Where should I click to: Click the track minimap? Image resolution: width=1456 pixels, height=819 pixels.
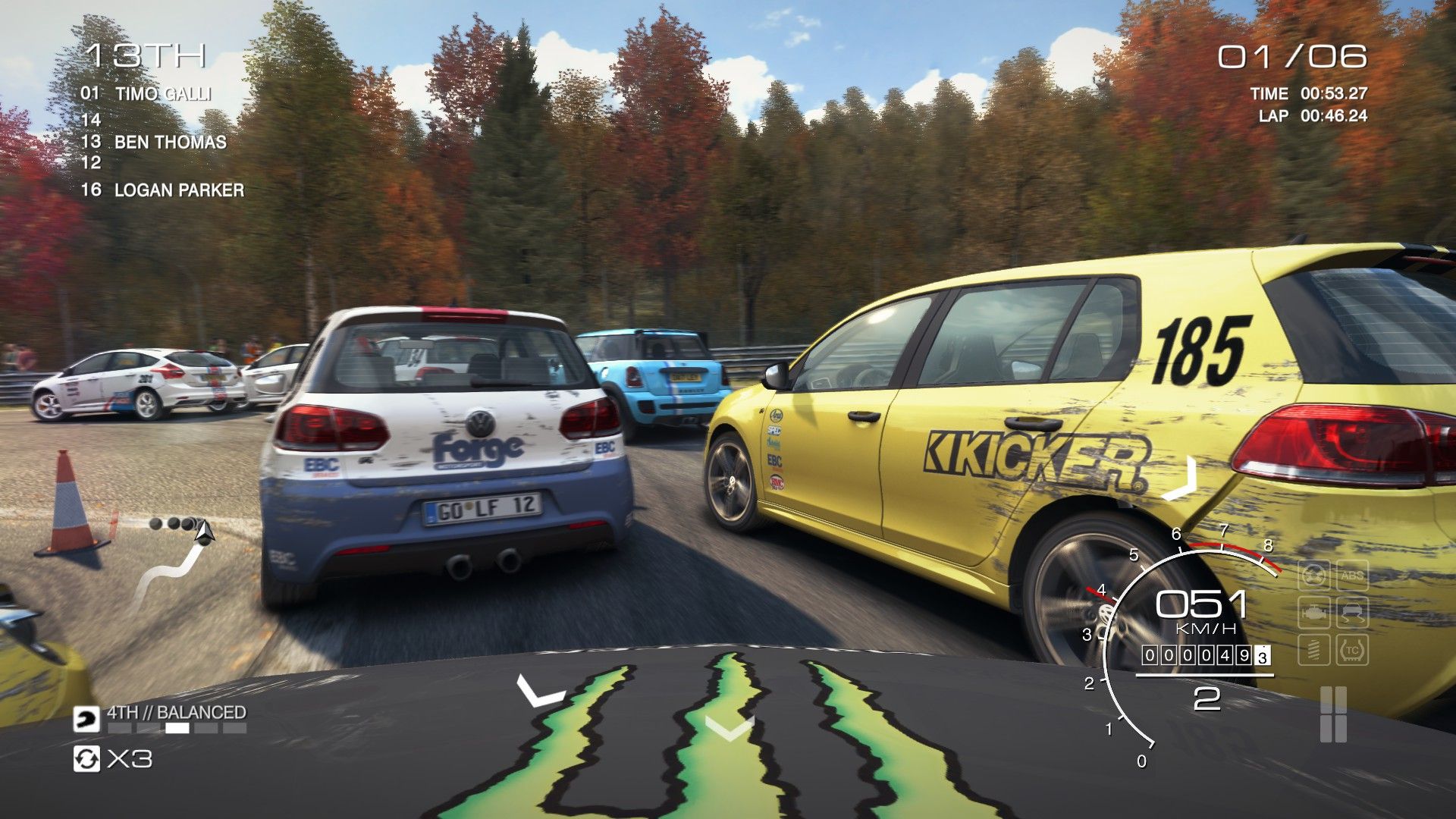[174, 561]
